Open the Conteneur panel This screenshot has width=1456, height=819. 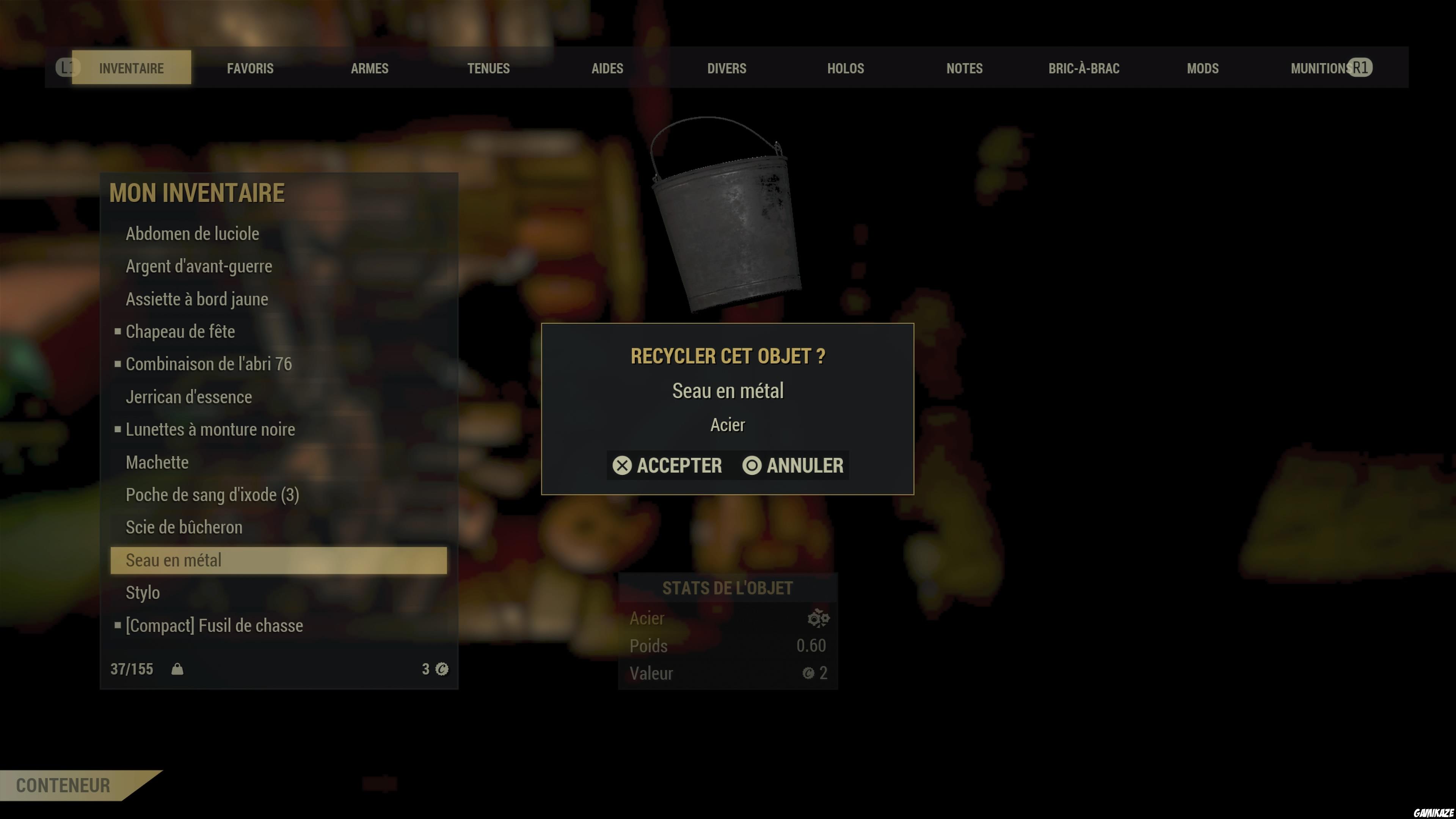63,785
